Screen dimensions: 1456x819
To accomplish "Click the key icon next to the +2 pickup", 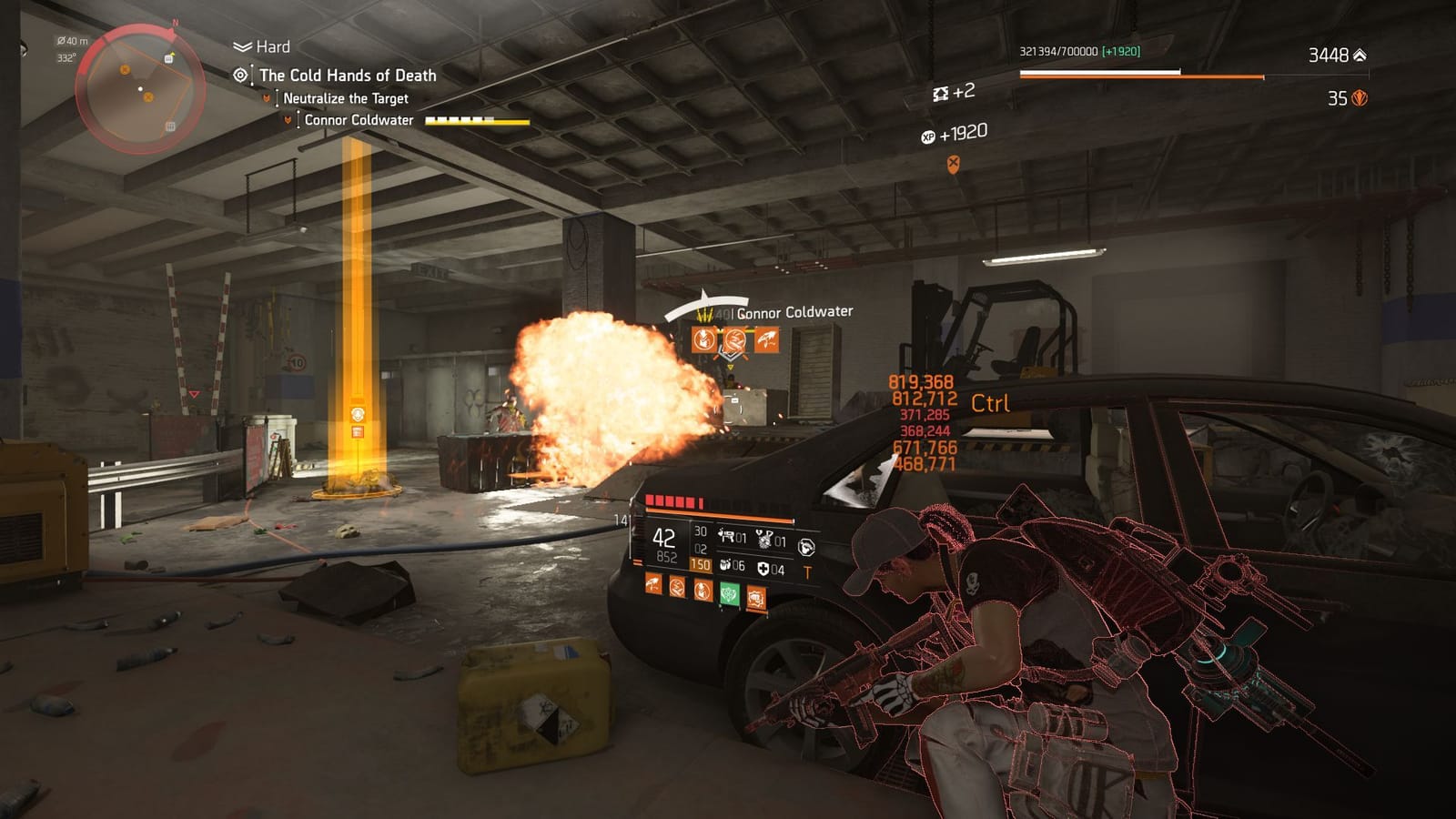I will point(939,94).
